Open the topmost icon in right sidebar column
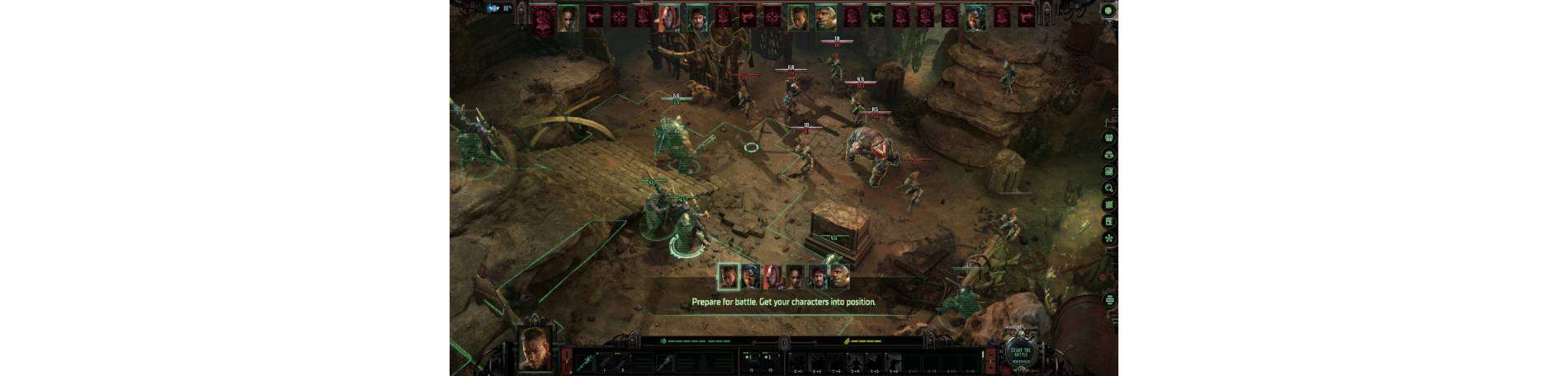The image size is (1568, 376). [x=1109, y=138]
